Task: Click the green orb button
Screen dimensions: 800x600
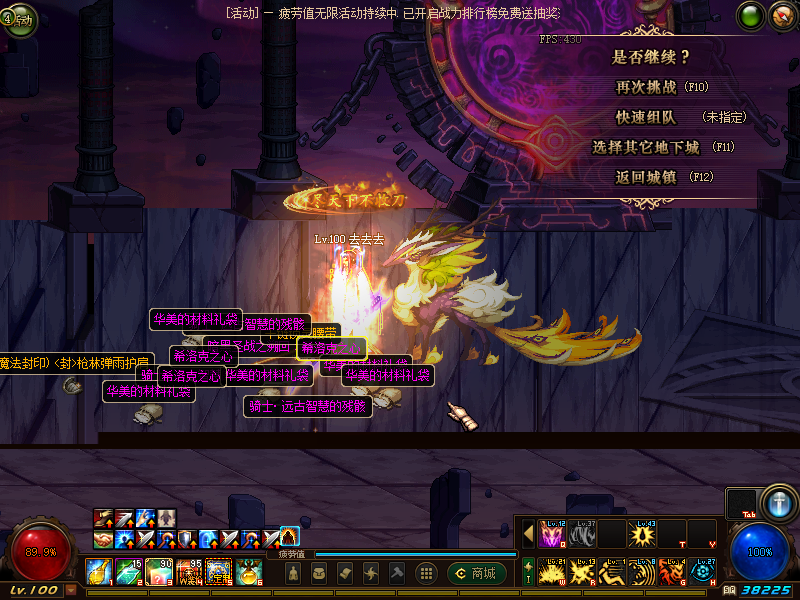Action: (x=752, y=17)
